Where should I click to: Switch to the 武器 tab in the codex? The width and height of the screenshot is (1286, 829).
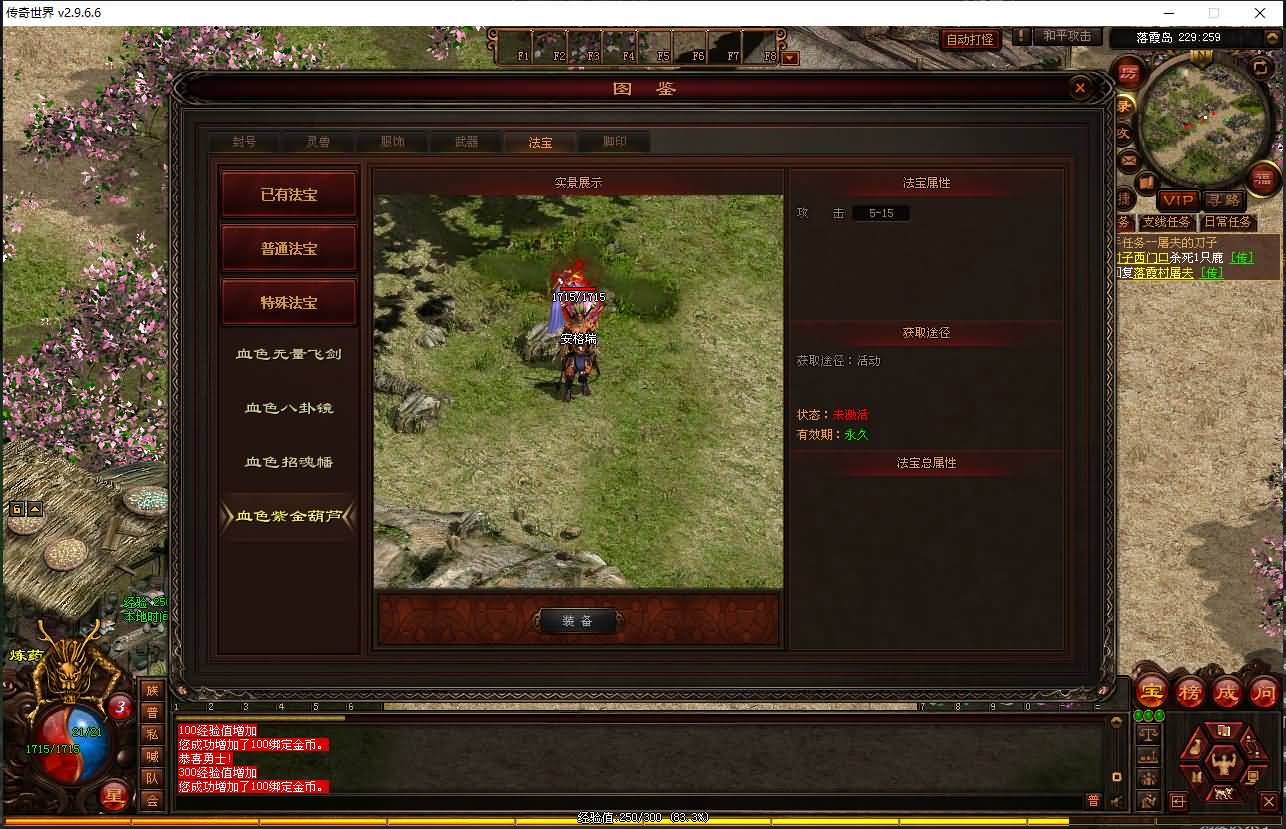pyautogui.click(x=465, y=141)
